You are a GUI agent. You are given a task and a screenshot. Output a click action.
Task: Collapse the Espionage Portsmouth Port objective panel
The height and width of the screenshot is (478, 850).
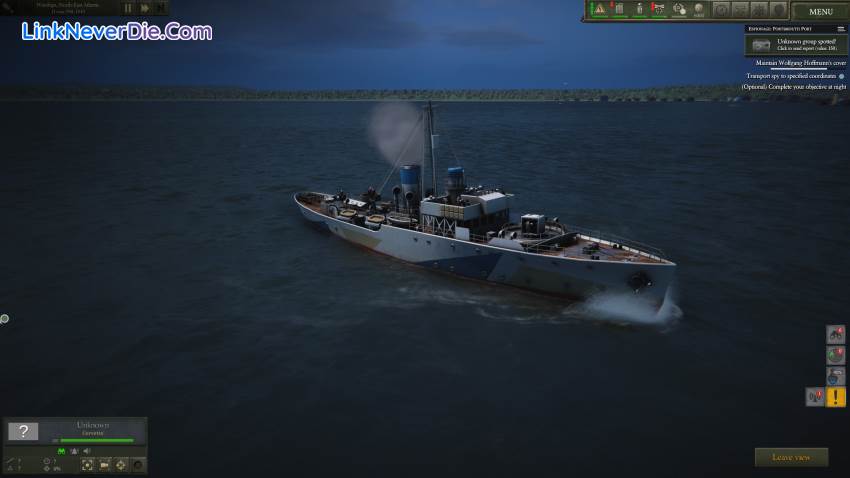pyautogui.click(x=841, y=29)
